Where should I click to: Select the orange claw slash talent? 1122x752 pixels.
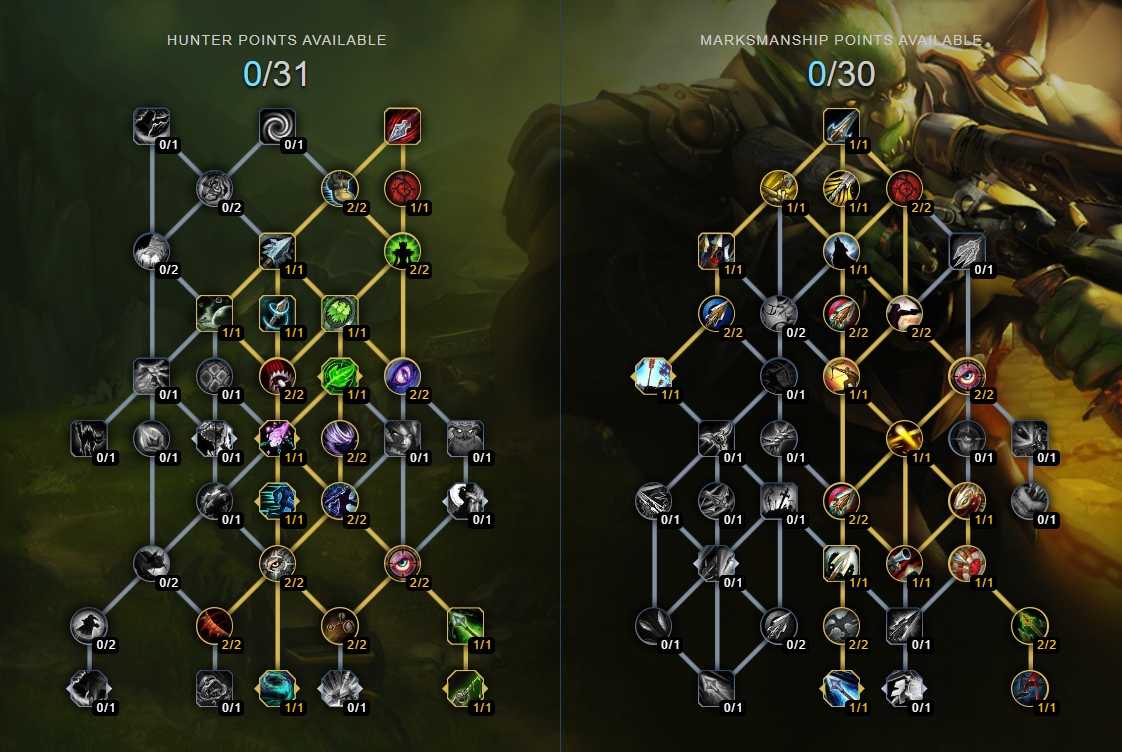214,625
